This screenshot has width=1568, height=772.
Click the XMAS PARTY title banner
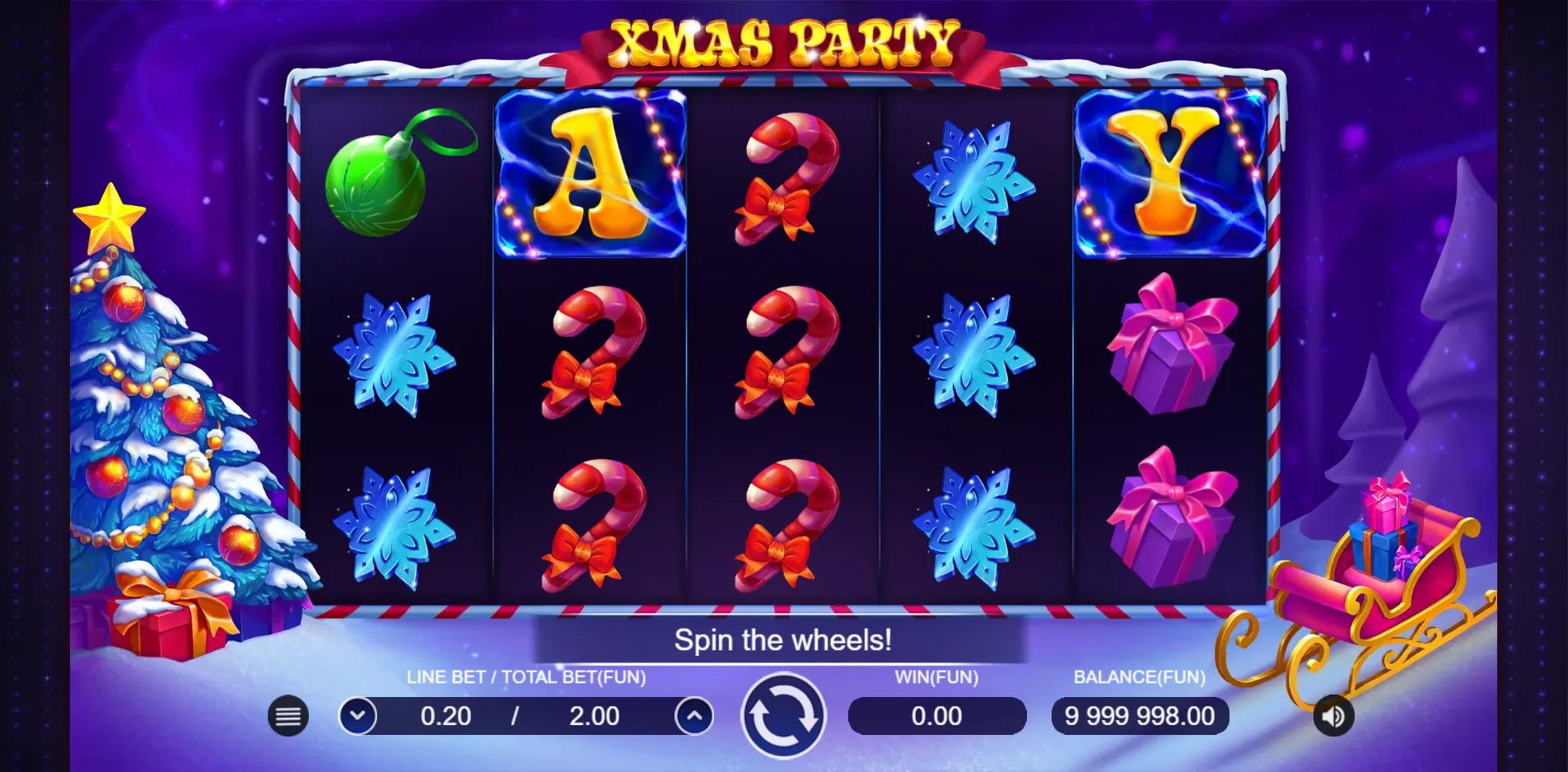[x=782, y=41]
